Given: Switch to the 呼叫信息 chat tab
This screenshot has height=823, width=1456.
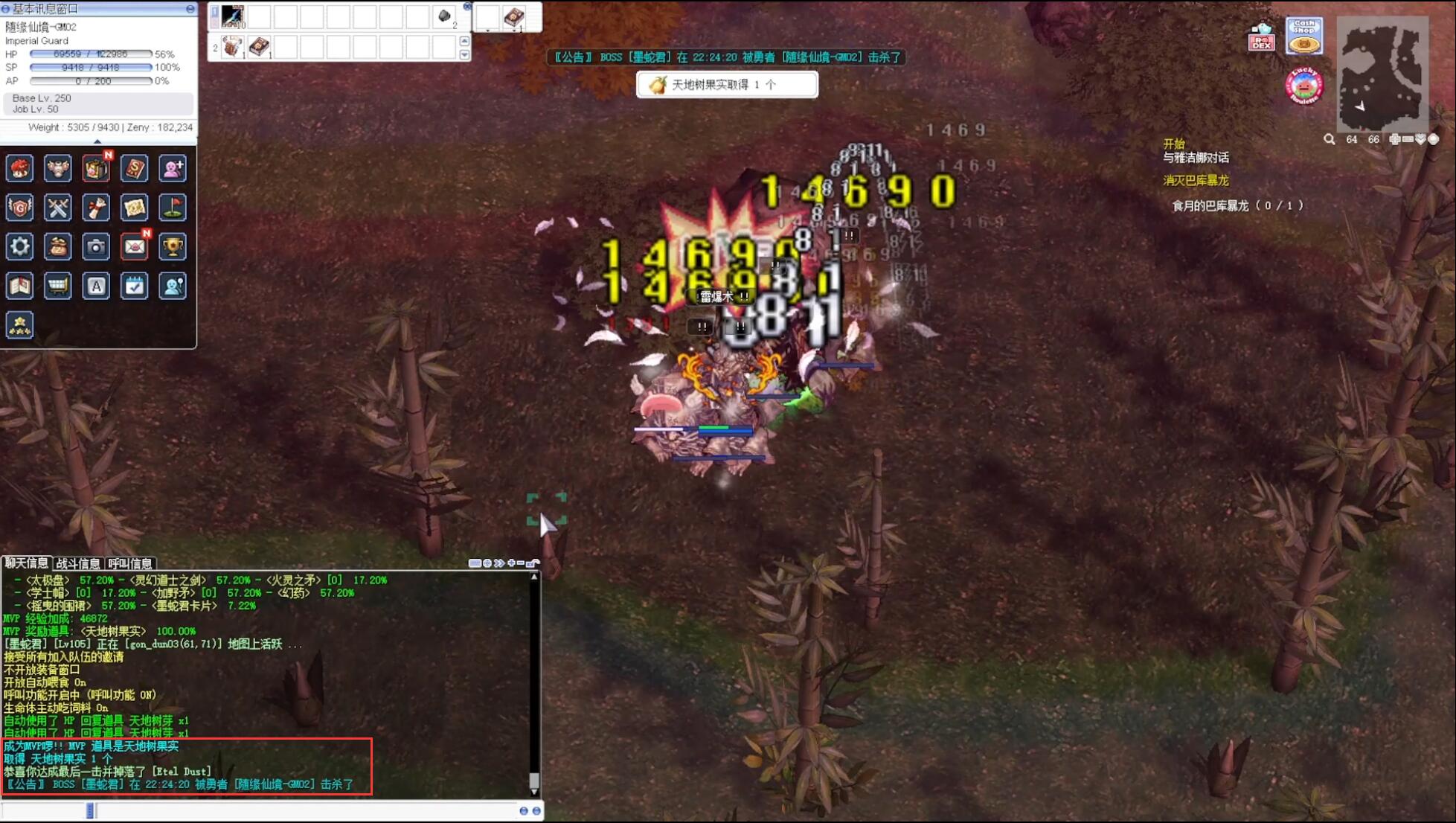Looking at the screenshot, I should 130,563.
